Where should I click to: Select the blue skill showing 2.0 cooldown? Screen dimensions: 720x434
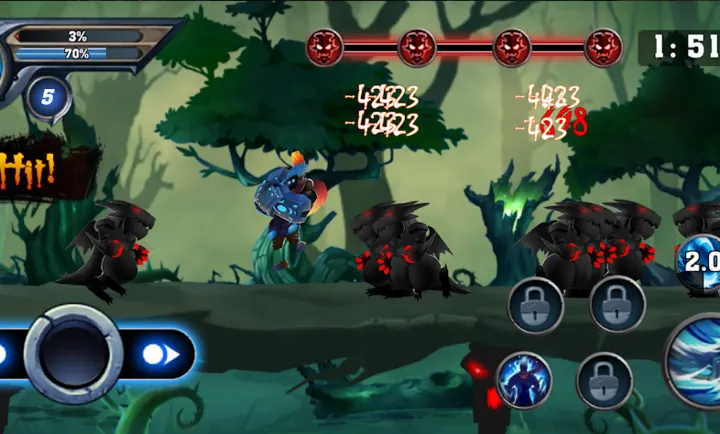[700, 265]
